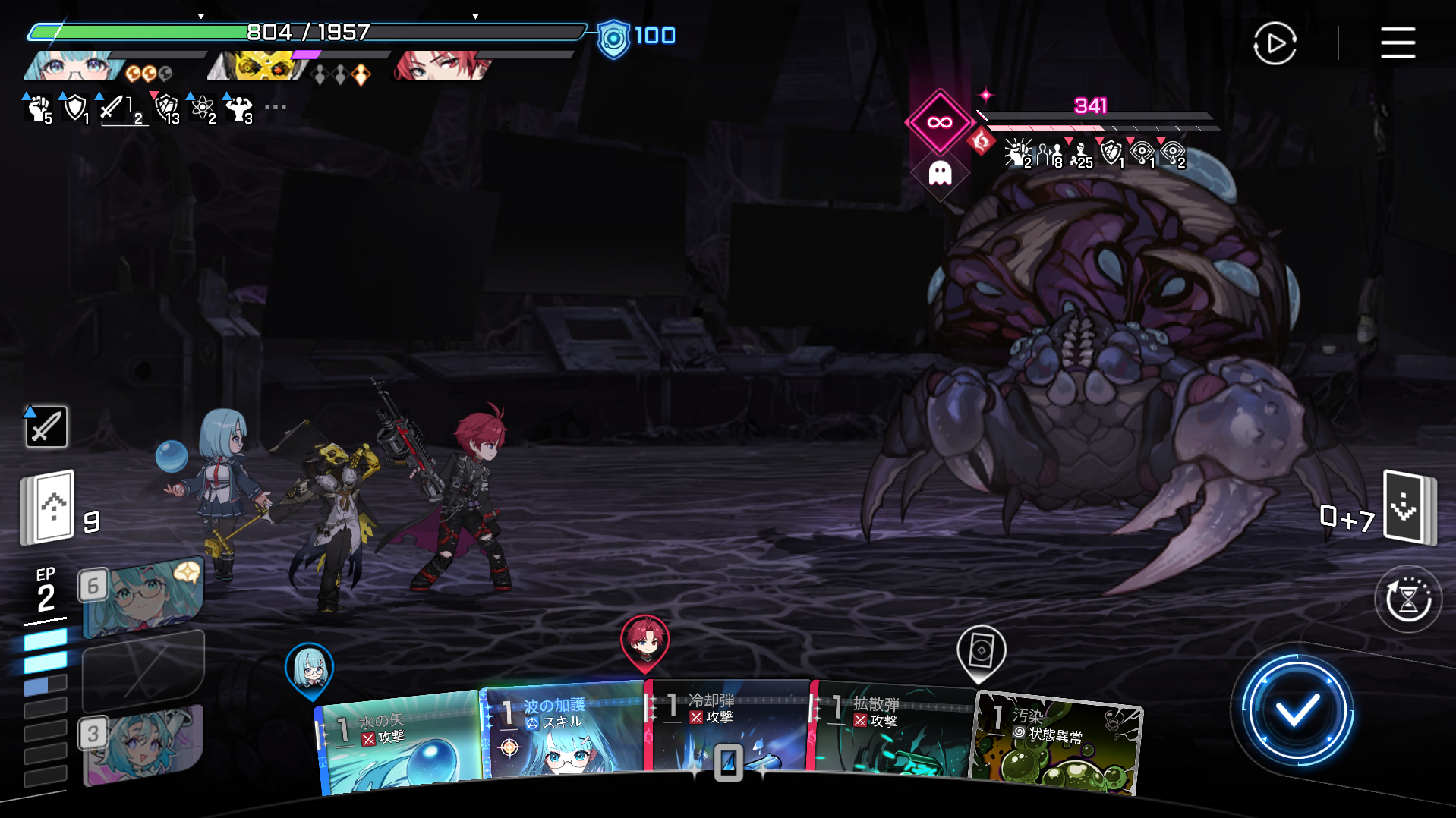
Task: Confirm turn with the blue checkmark button
Action: tap(1296, 711)
